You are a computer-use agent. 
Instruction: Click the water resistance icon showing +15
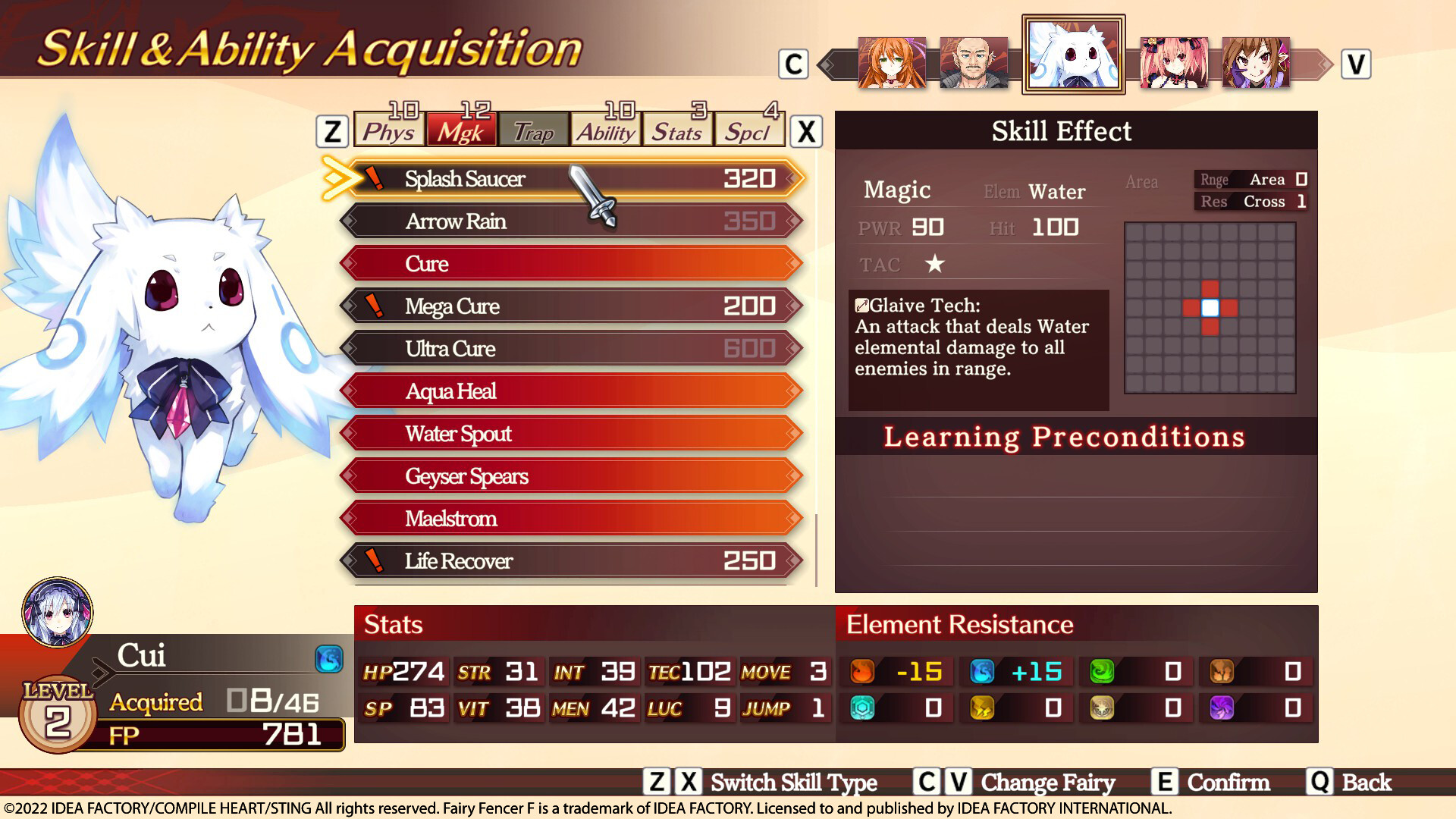coord(981,671)
